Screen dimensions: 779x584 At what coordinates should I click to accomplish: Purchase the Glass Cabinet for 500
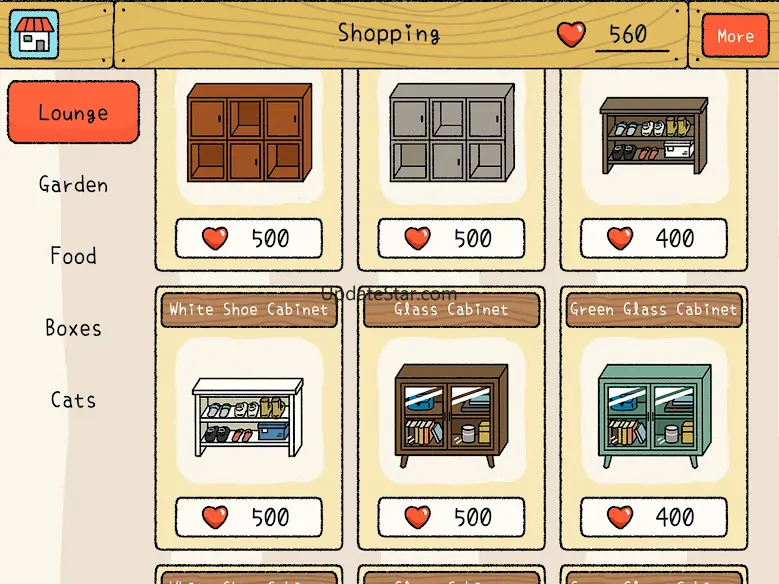coord(451,517)
